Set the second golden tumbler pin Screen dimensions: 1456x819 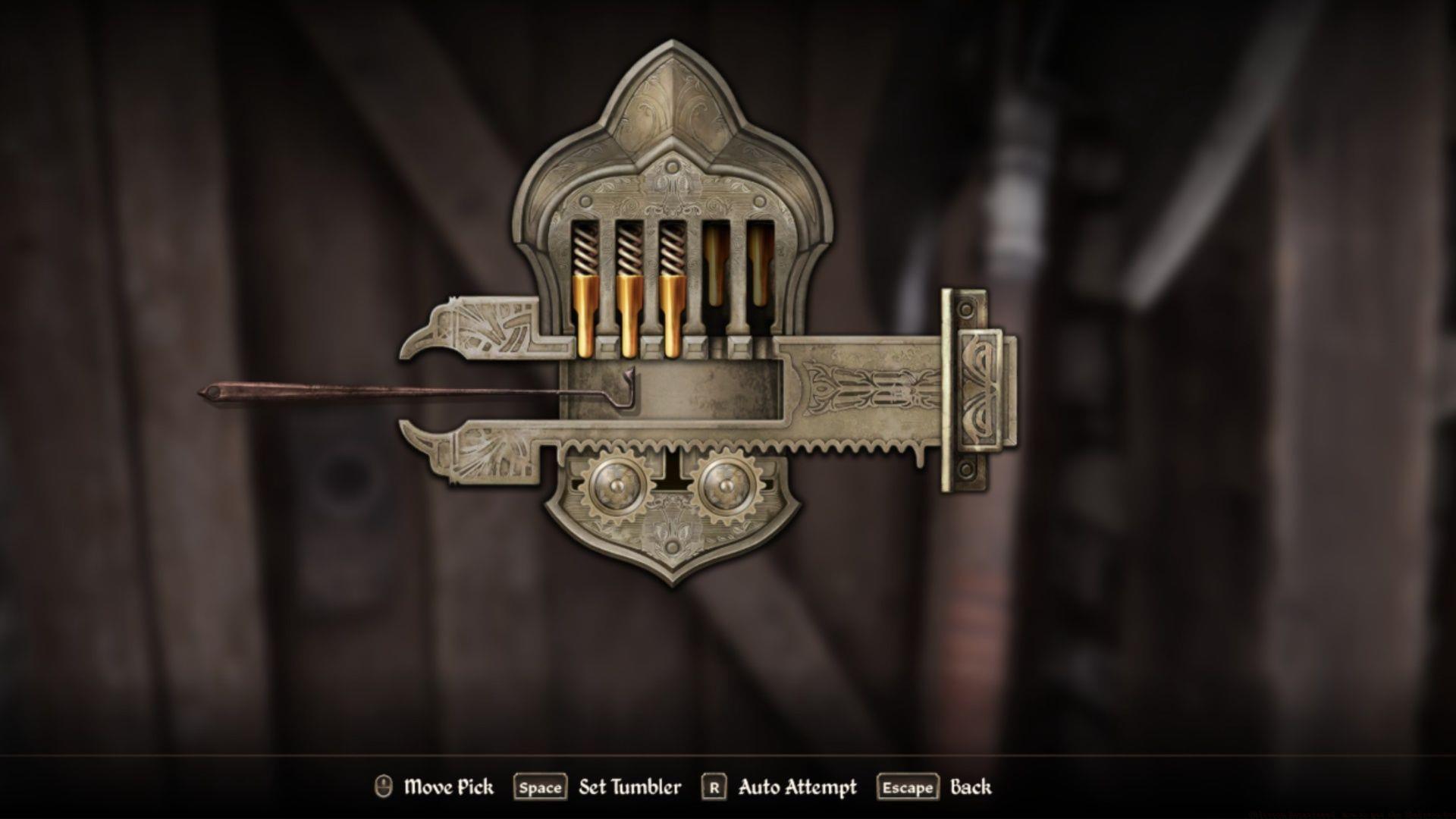[x=628, y=315]
